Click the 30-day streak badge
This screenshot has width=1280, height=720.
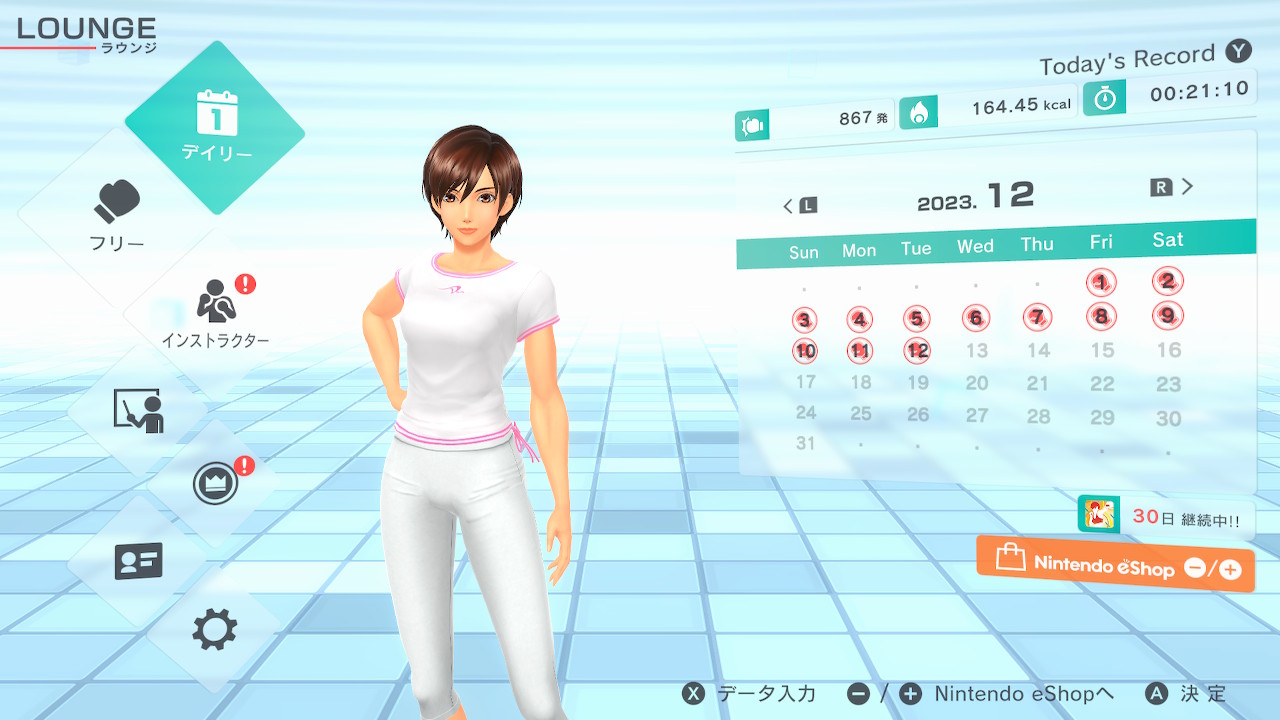click(1165, 517)
